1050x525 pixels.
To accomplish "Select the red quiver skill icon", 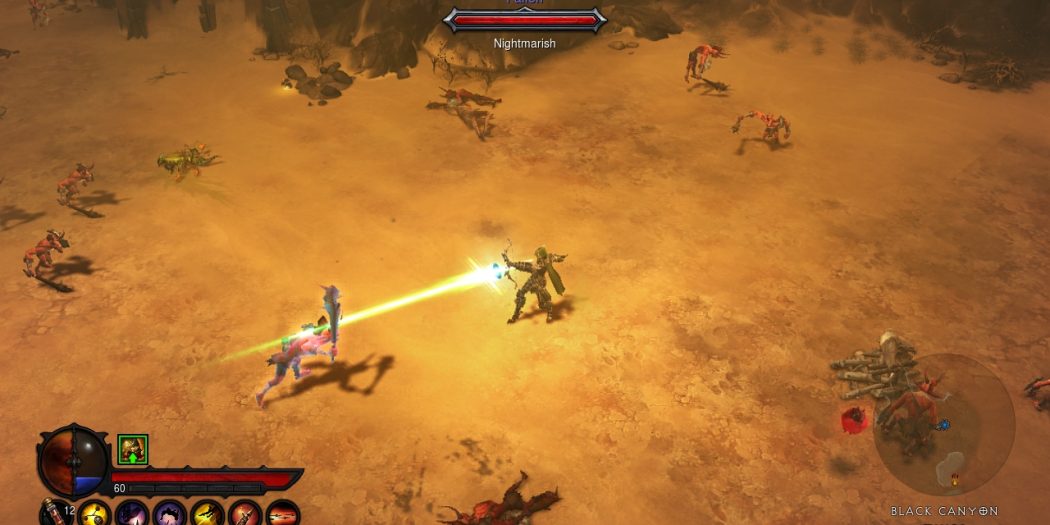I will pyautogui.click(x=245, y=514).
